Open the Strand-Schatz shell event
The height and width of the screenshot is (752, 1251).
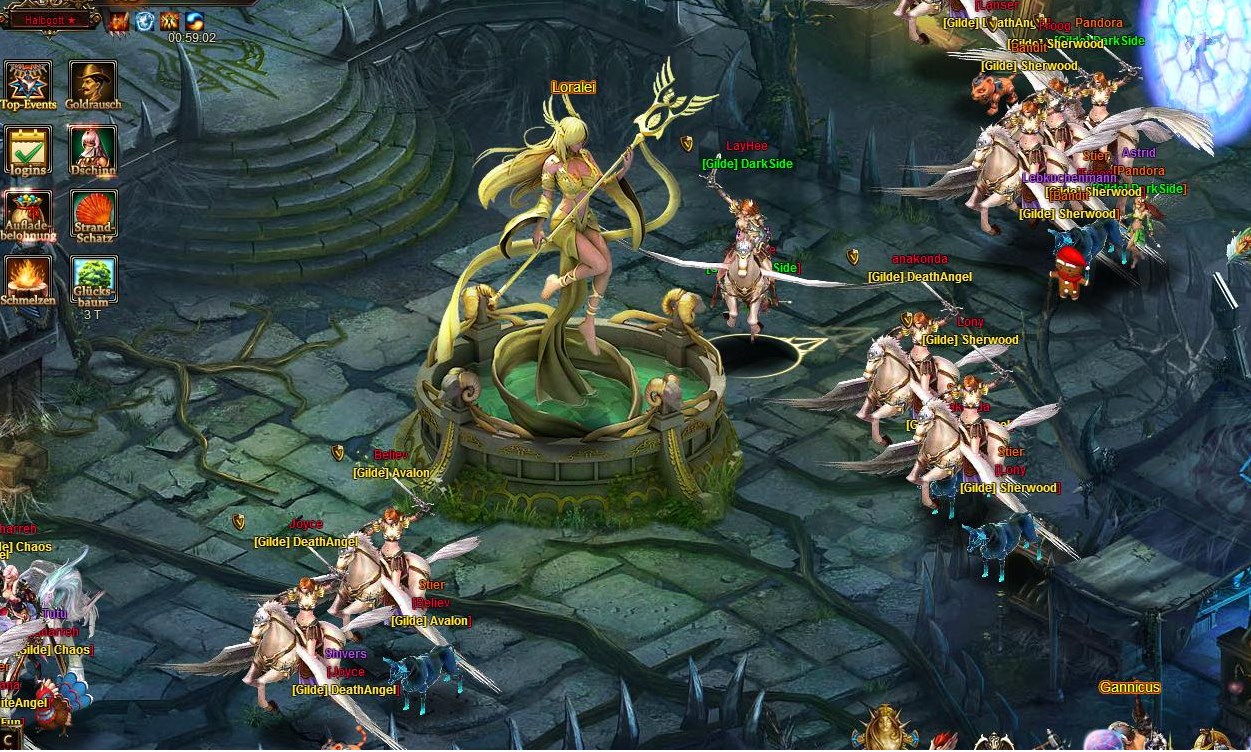93,215
